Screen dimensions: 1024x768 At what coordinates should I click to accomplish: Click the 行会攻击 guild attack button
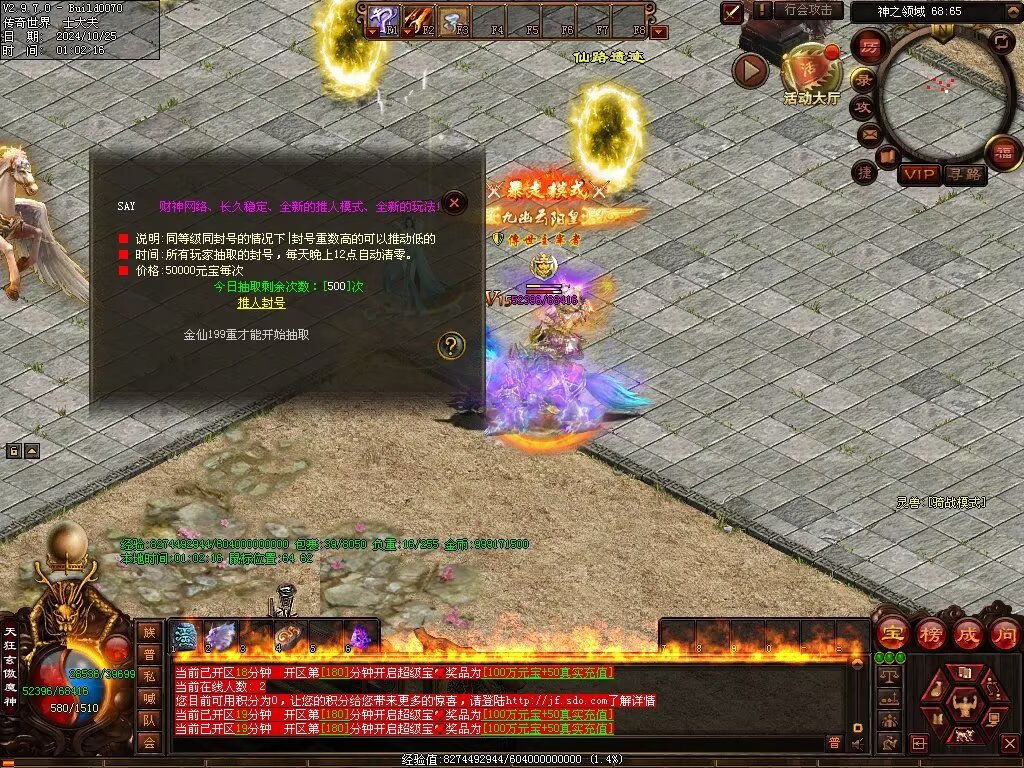[808, 10]
